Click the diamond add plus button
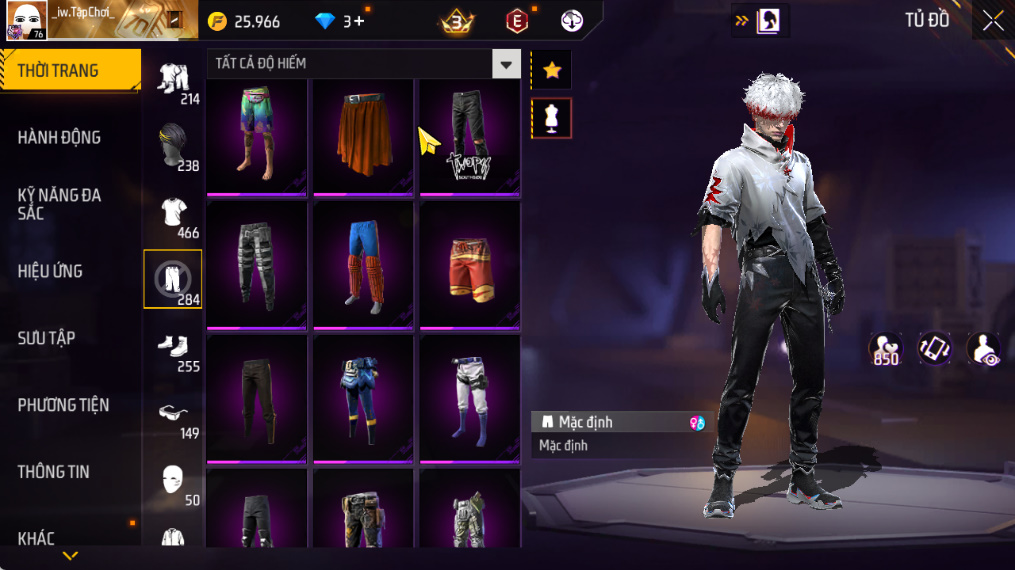This screenshot has height=570, width=1015. coord(359,21)
